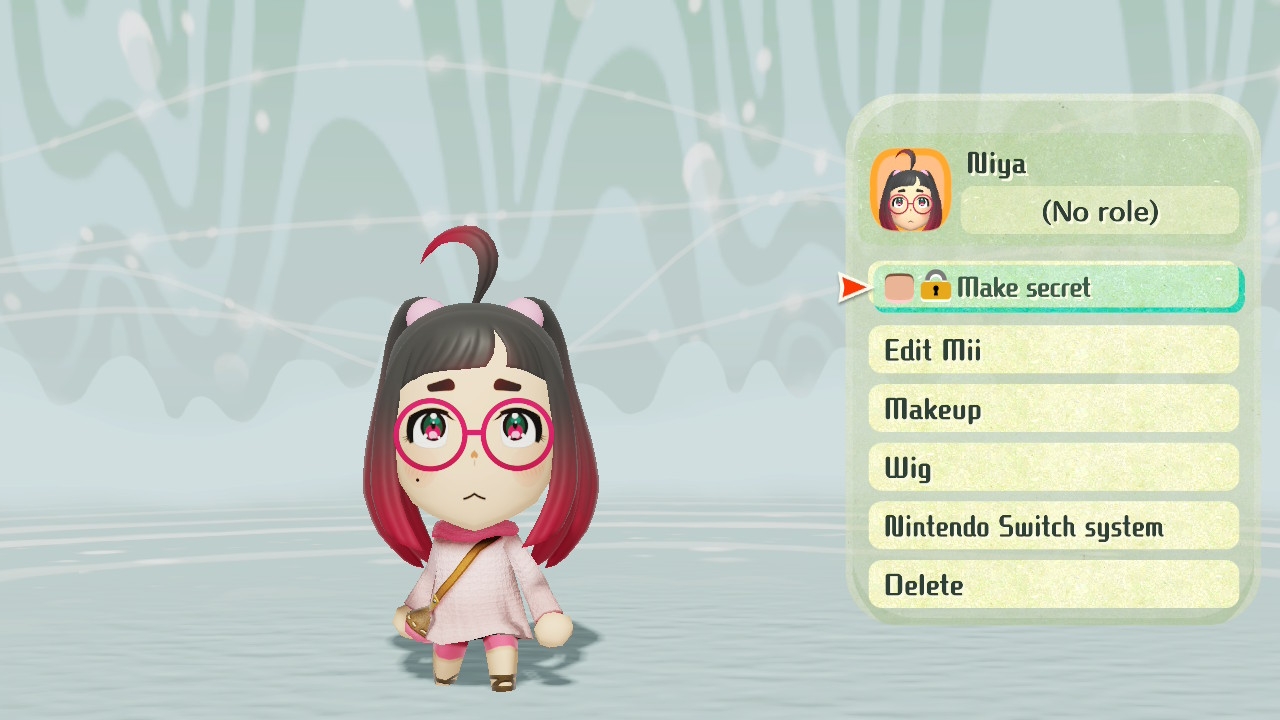Click the (No role) field
This screenshot has height=720, width=1280.
1099,212
